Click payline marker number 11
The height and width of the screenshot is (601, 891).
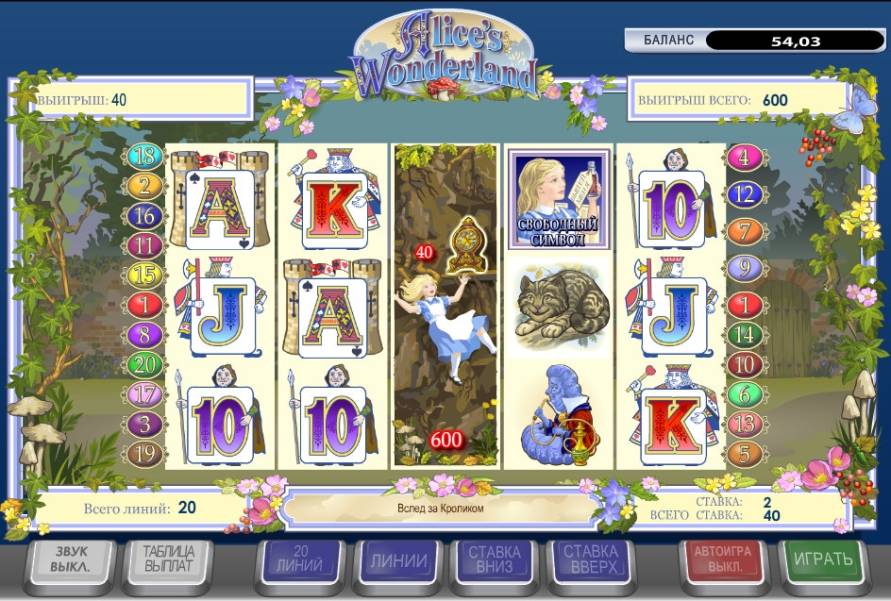point(144,244)
